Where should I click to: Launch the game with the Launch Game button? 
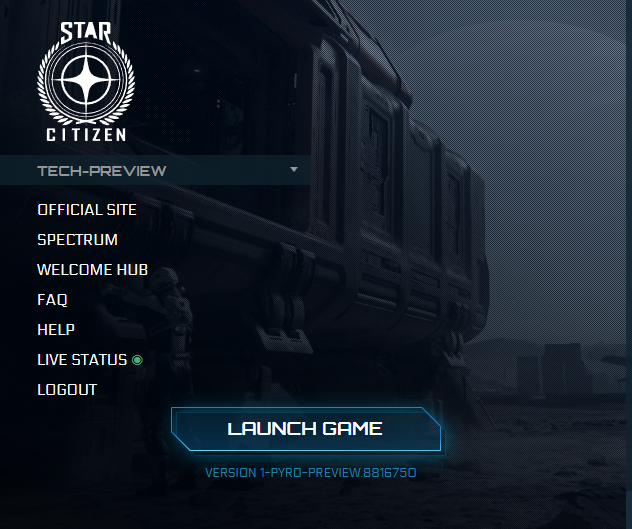pos(305,429)
